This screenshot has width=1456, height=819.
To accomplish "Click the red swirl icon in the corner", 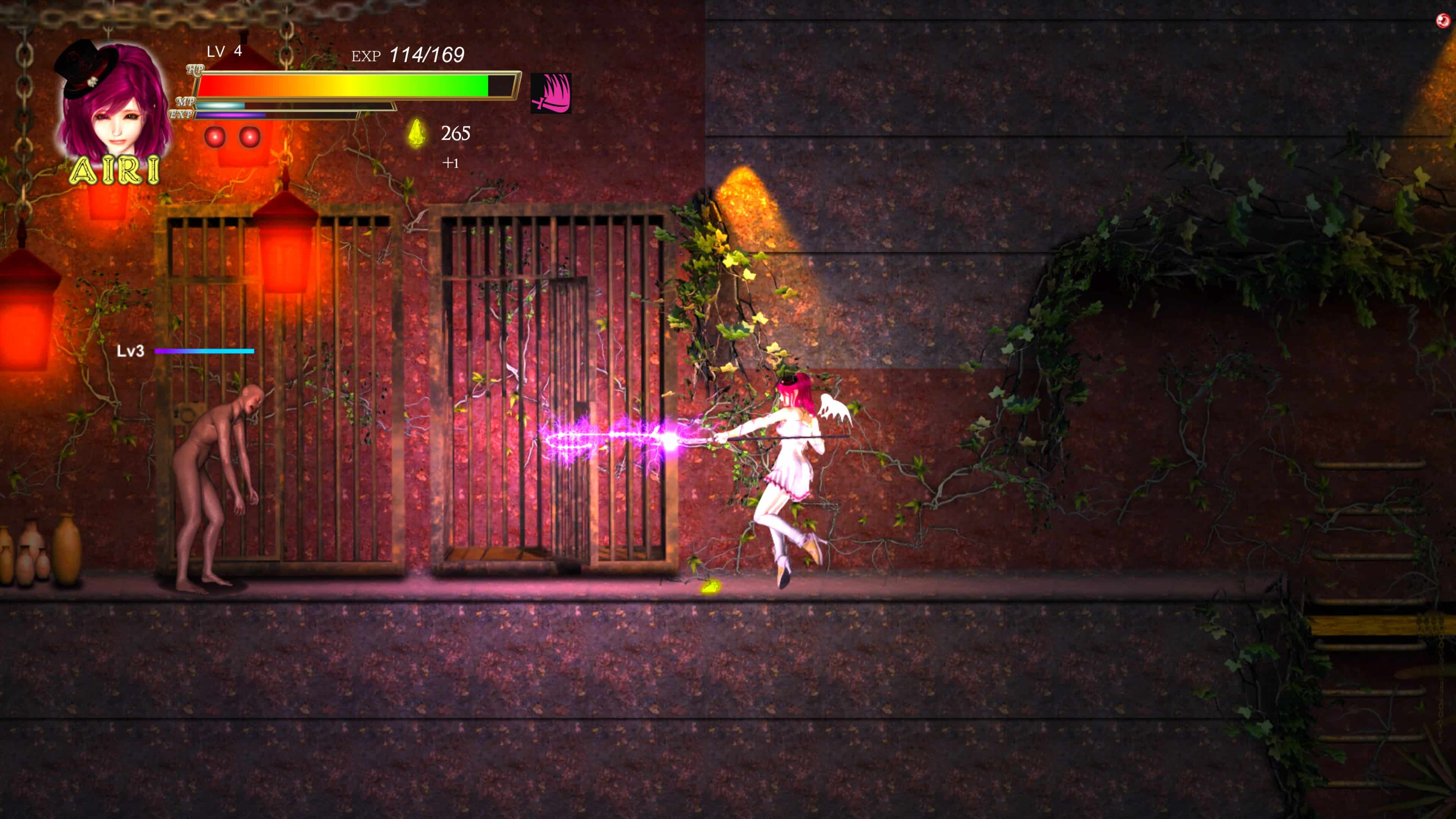I will [x=1443, y=21].
